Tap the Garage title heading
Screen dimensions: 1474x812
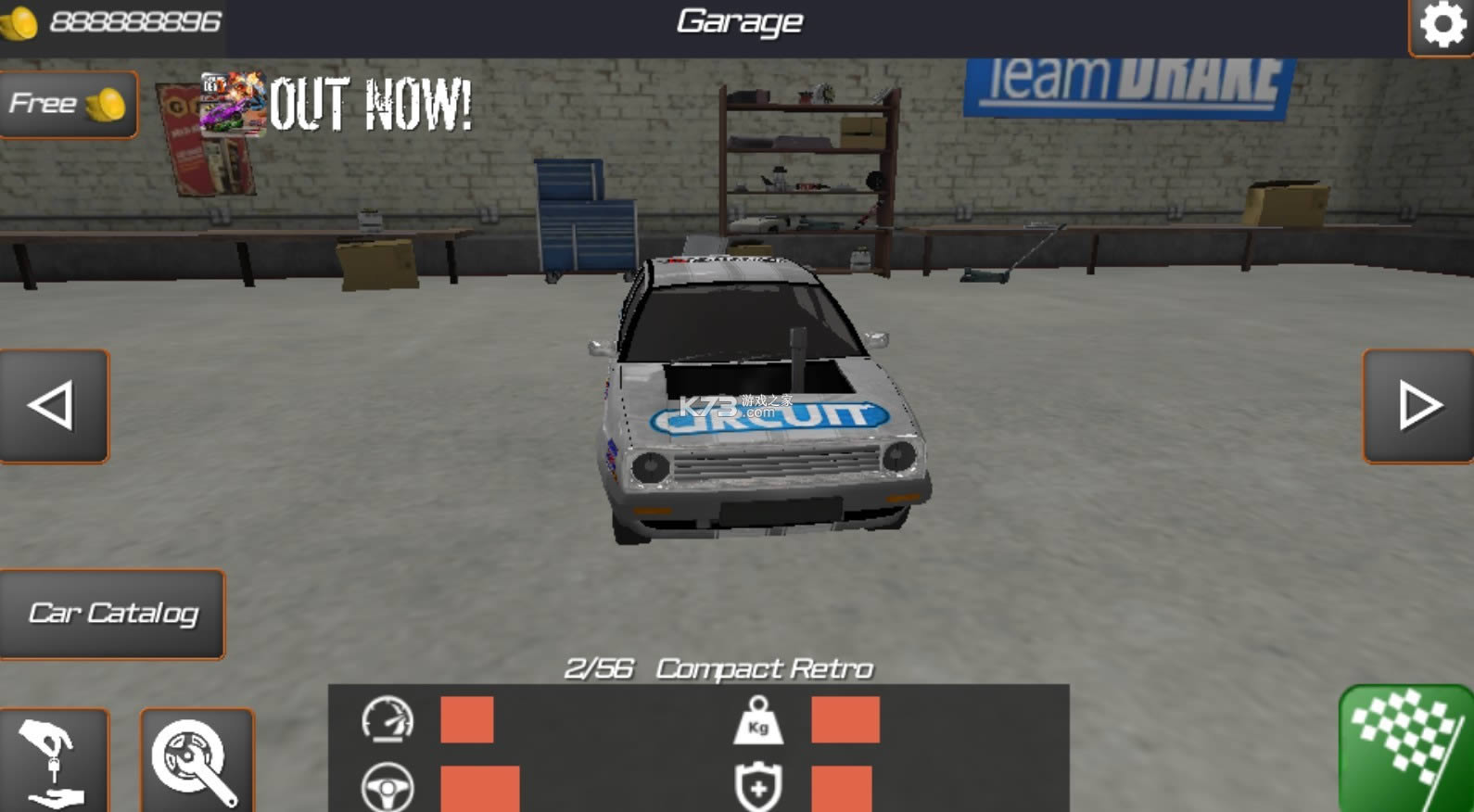click(737, 20)
